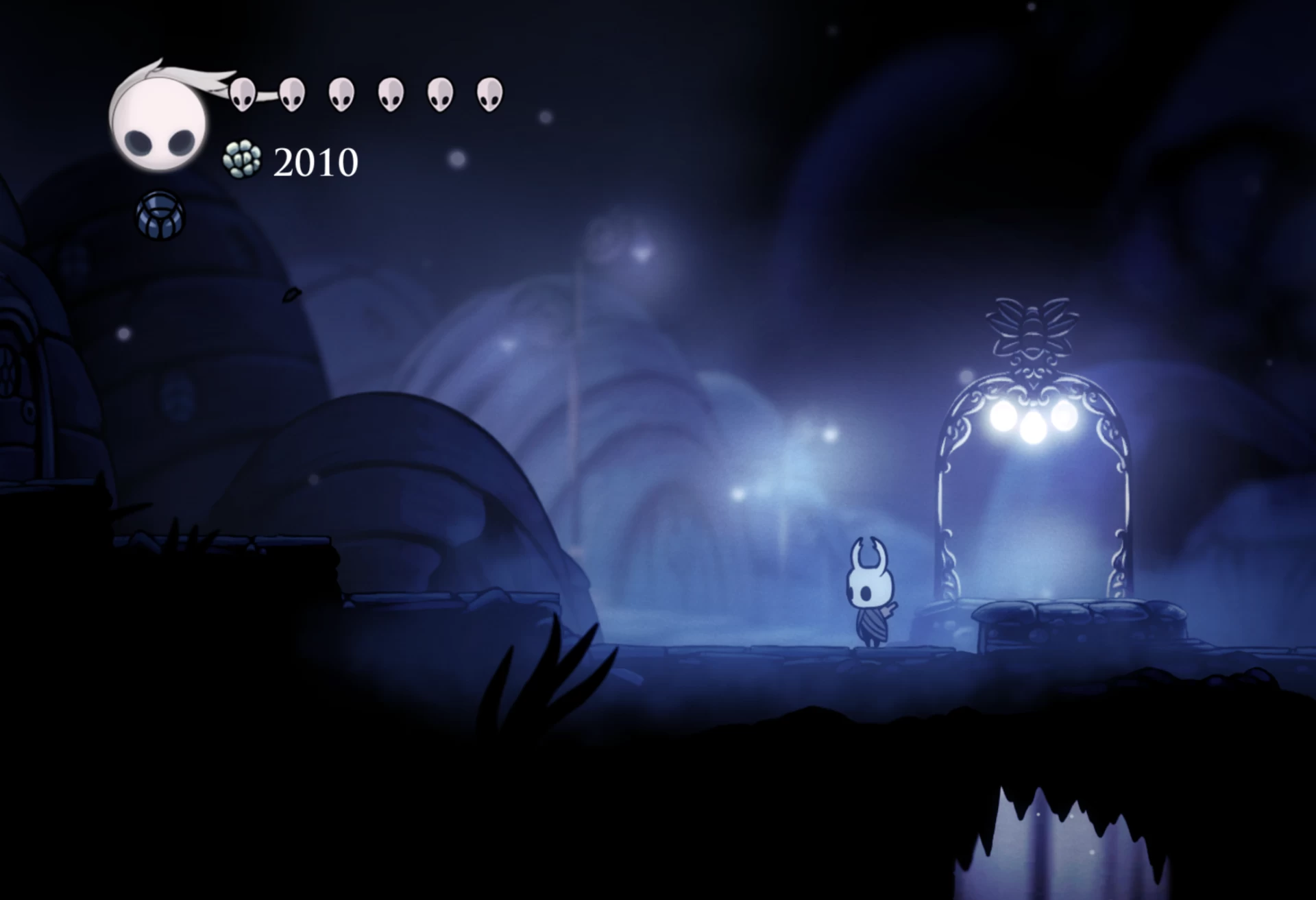Select the empty extra soul vessel icon
The height and width of the screenshot is (900, 1316).
point(160,215)
